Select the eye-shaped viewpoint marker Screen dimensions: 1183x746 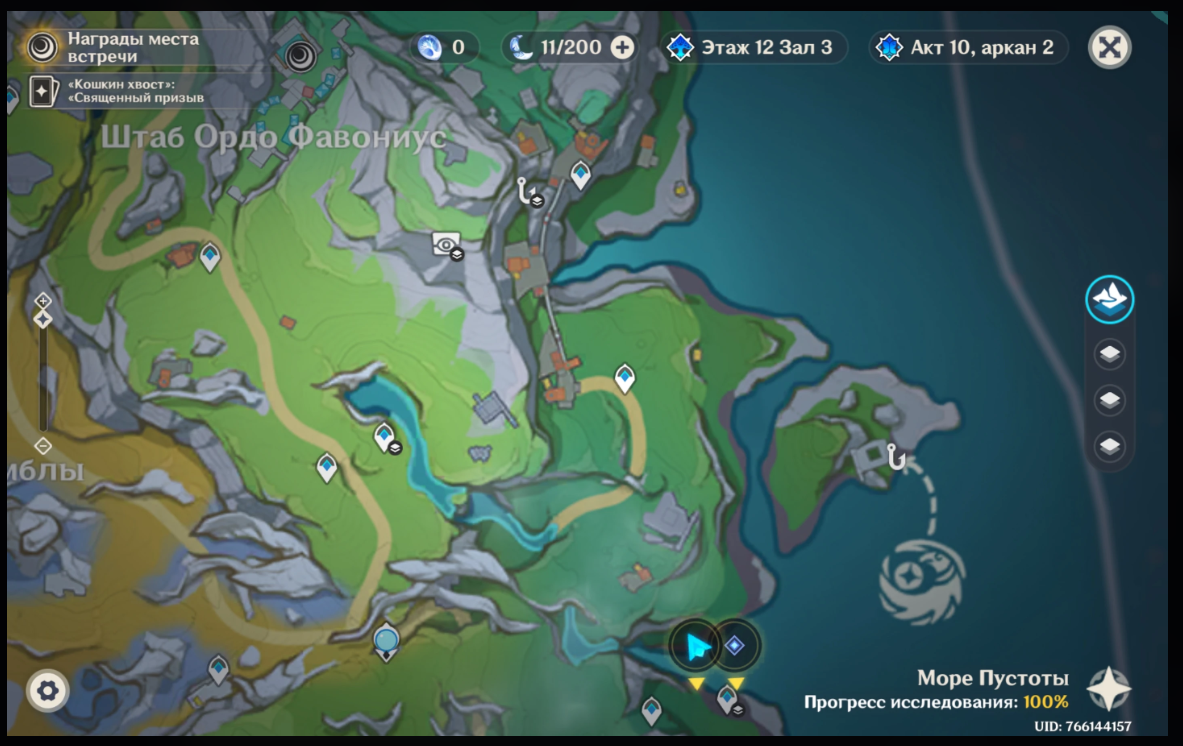coord(446,243)
